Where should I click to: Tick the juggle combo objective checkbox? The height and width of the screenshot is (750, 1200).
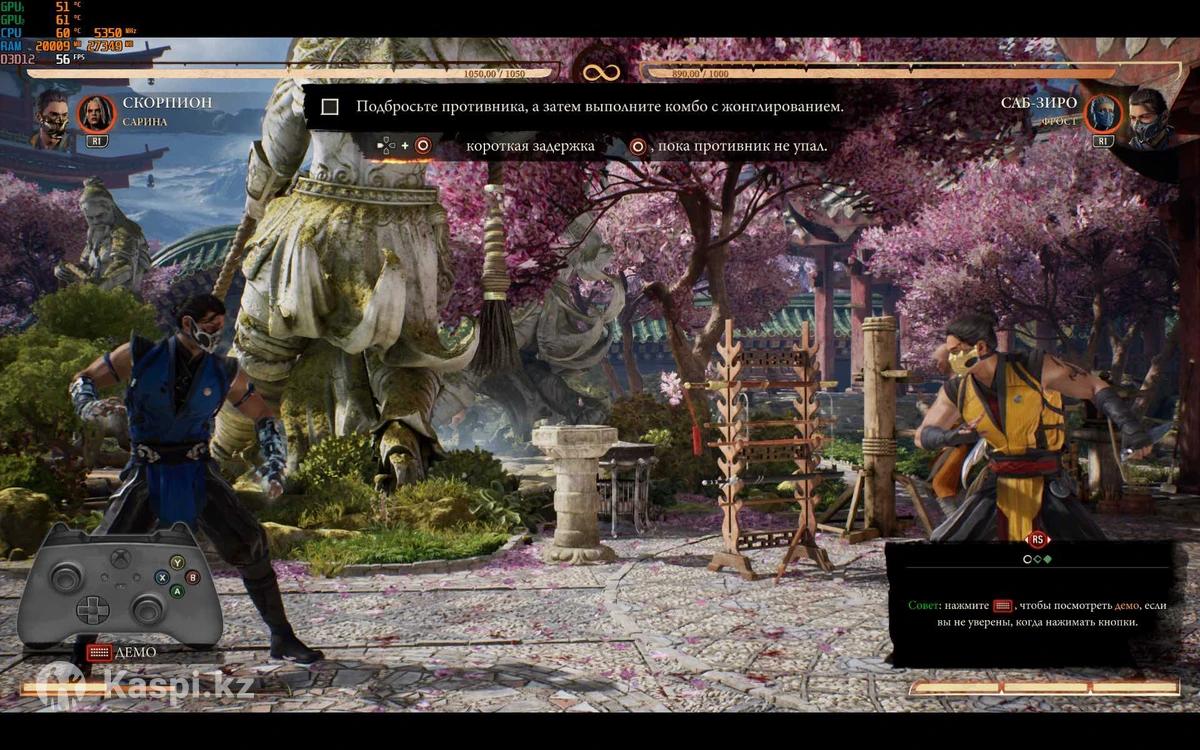(x=330, y=107)
